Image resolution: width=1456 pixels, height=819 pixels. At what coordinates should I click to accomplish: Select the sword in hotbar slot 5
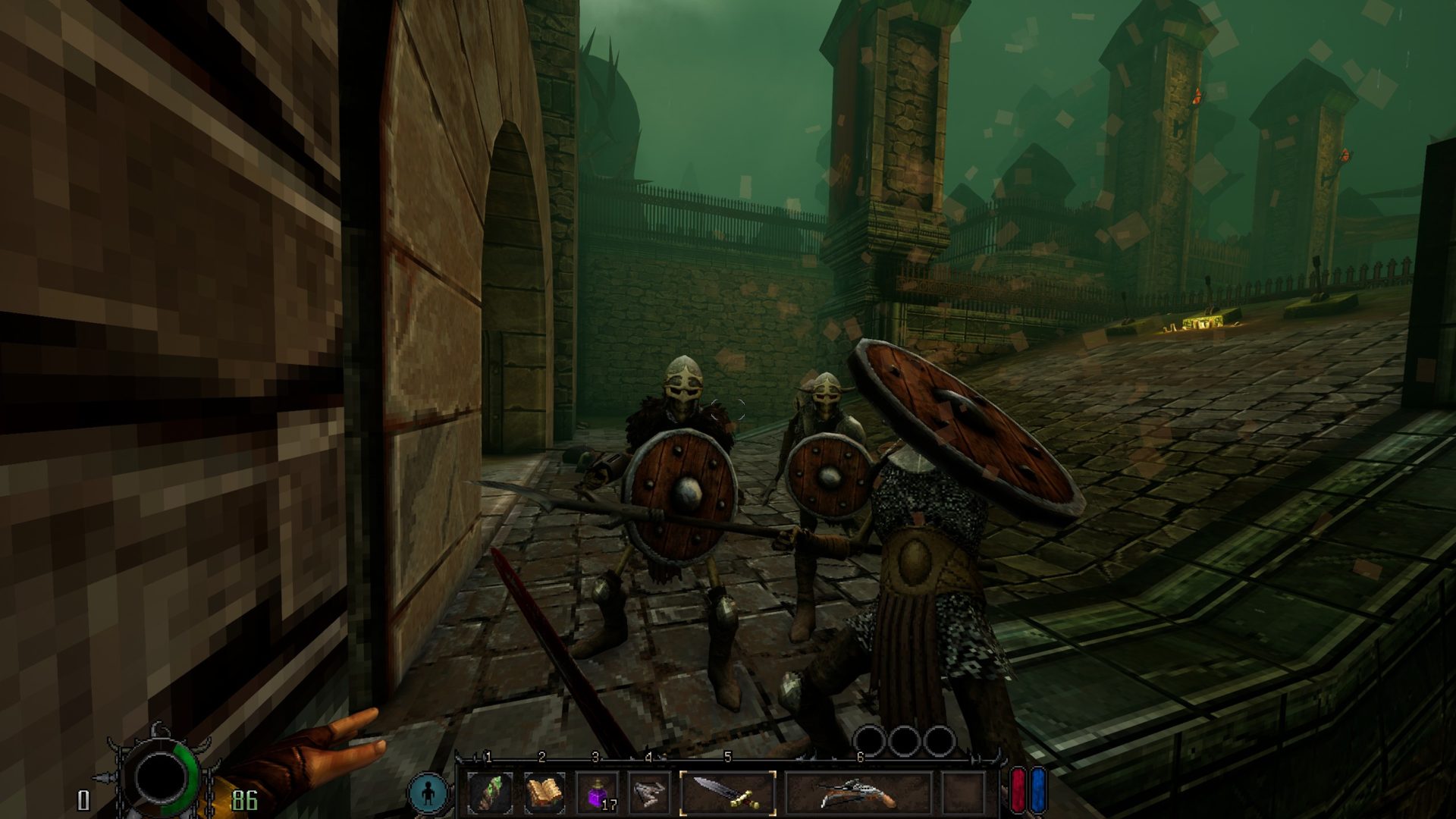coord(727,792)
